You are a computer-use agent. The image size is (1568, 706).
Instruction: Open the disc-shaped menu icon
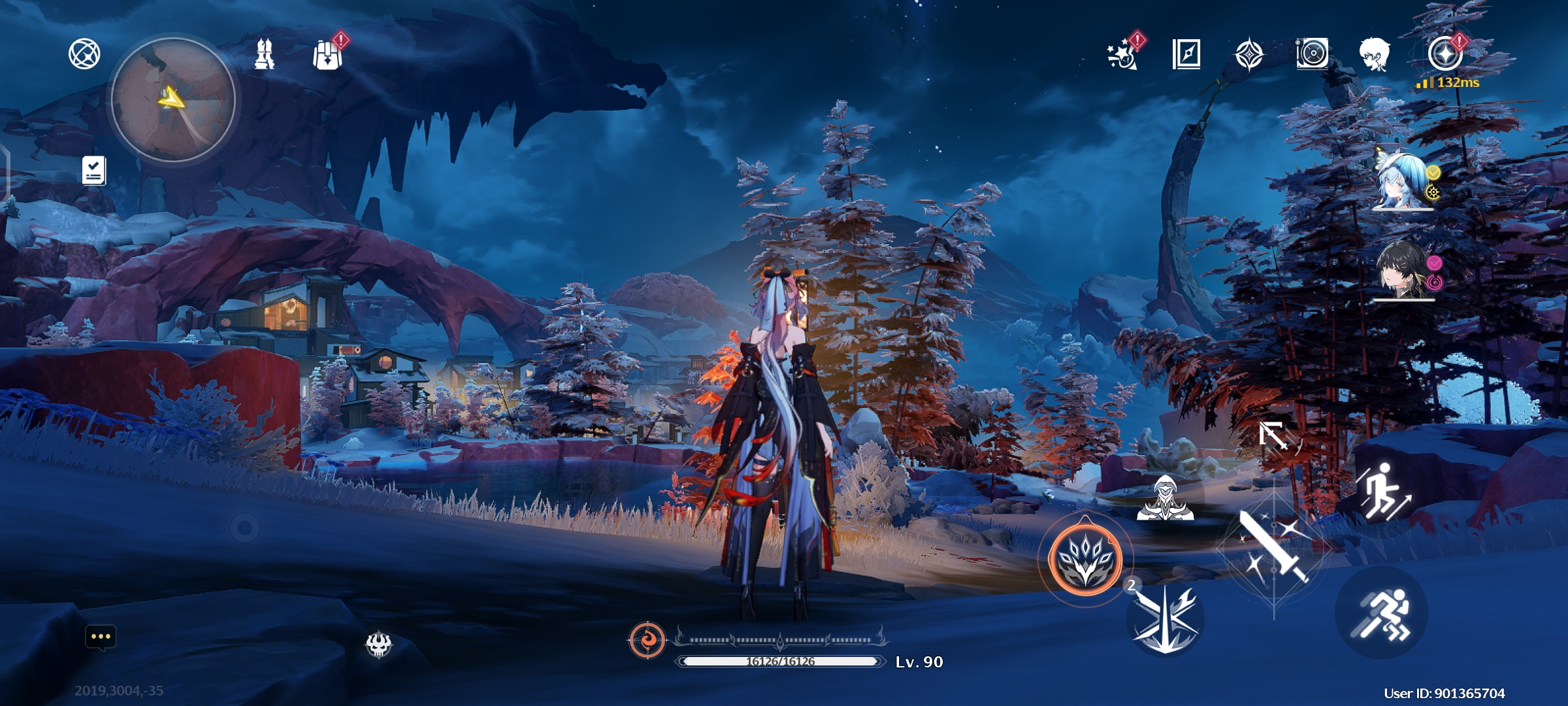[x=1312, y=54]
